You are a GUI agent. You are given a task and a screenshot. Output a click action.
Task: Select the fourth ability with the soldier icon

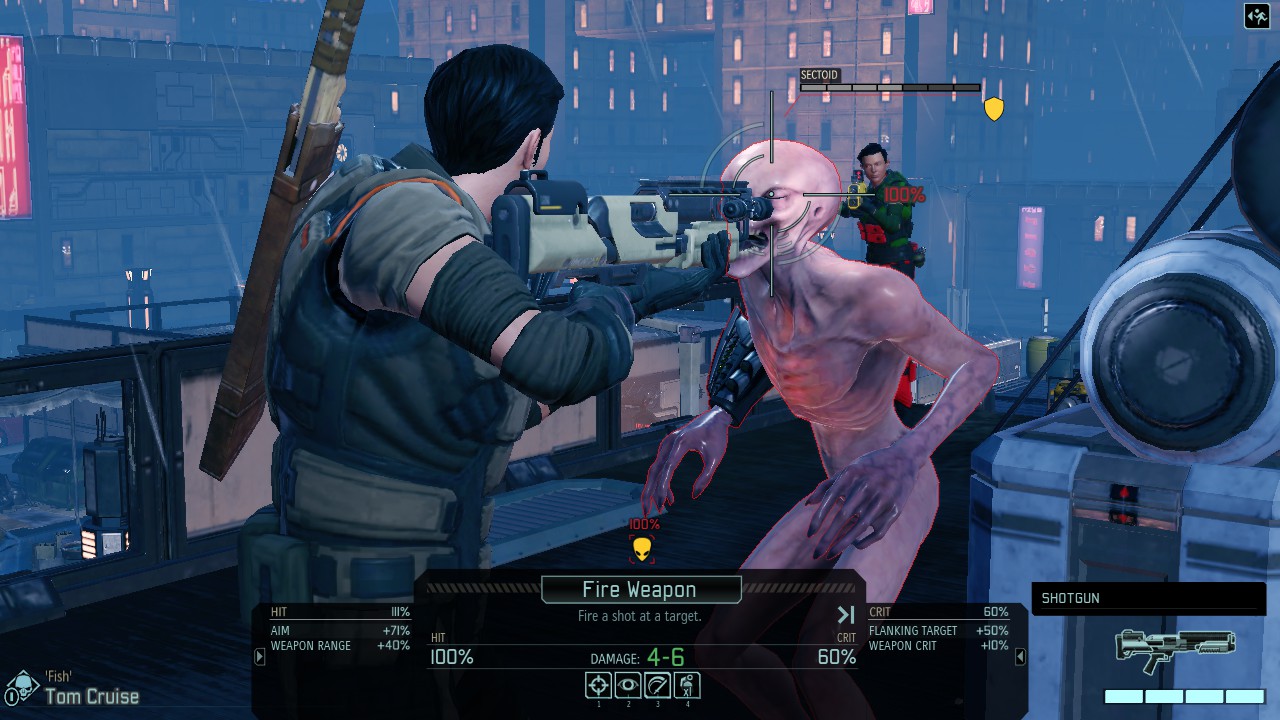point(687,685)
